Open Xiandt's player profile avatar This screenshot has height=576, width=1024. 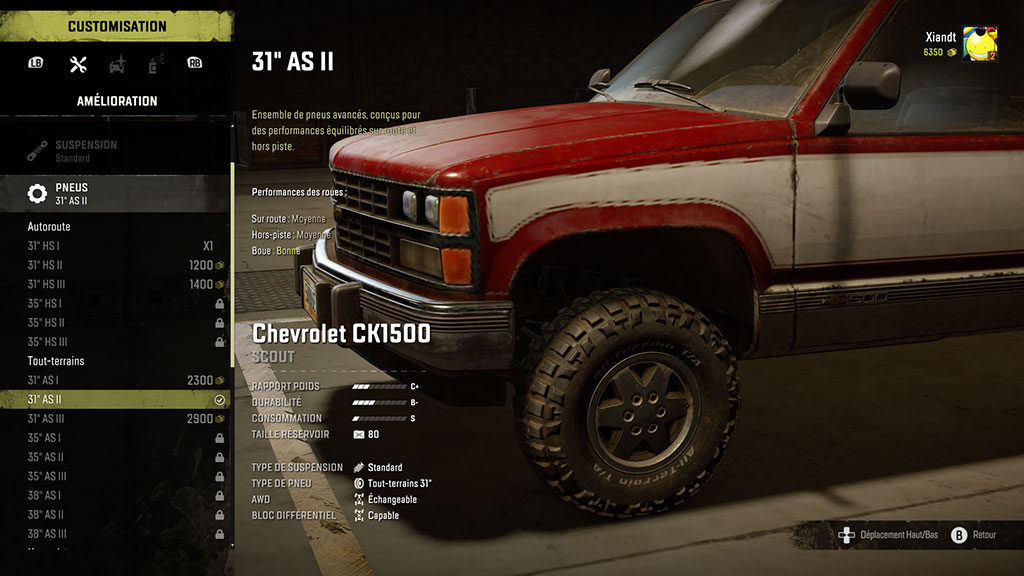tap(979, 44)
